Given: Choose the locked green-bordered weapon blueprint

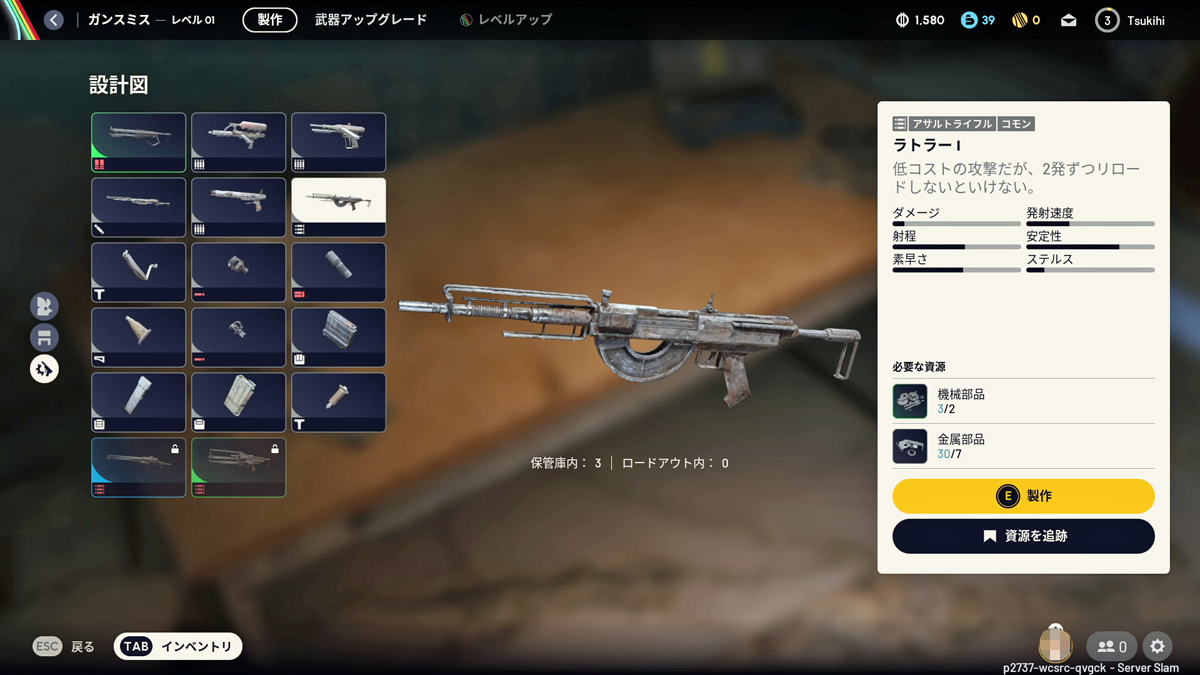Looking at the screenshot, I should click(x=238, y=467).
